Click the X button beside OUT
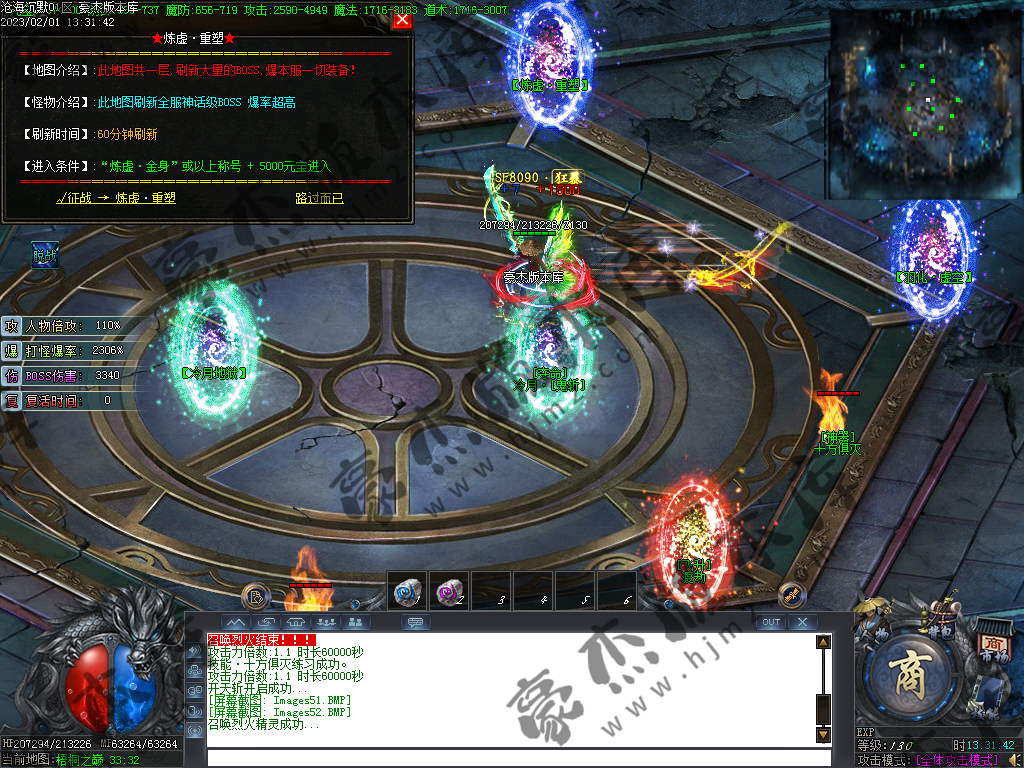This screenshot has height=768, width=1024. 802,622
